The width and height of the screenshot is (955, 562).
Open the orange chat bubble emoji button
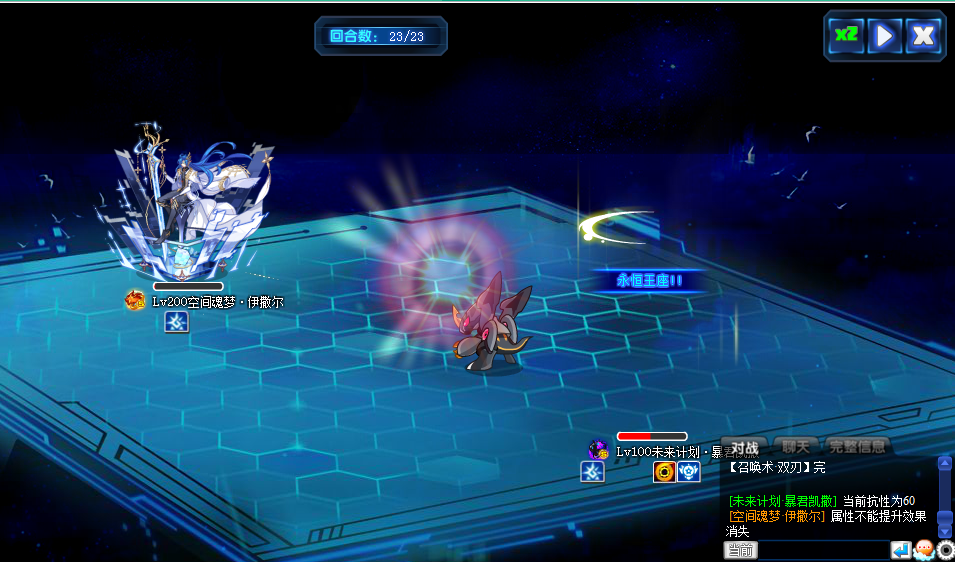[x=924, y=550]
